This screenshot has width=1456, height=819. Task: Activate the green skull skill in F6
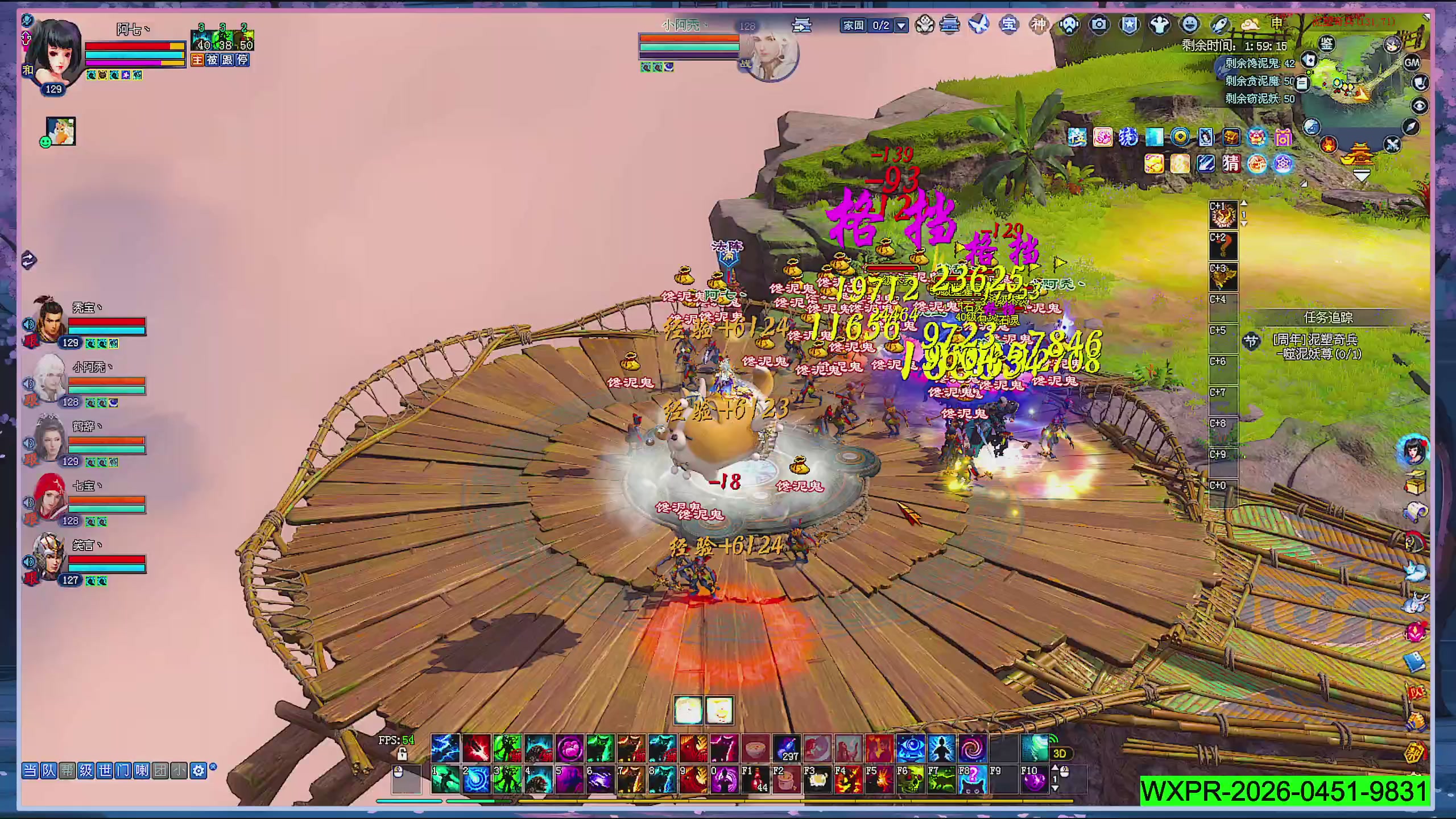click(x=910, y=780)
